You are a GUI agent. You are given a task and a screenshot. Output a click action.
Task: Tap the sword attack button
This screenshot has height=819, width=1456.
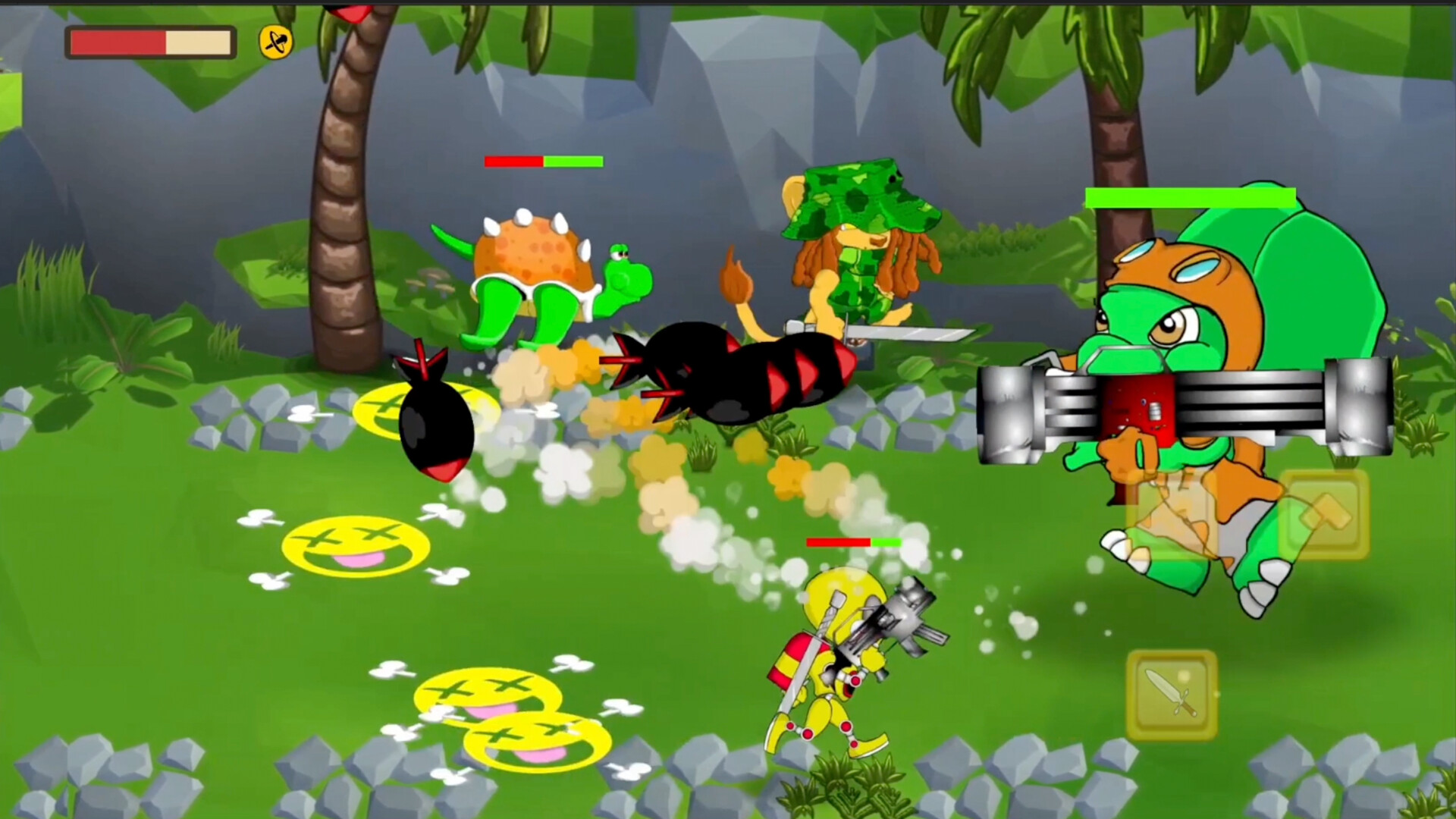coord(1173,694)
